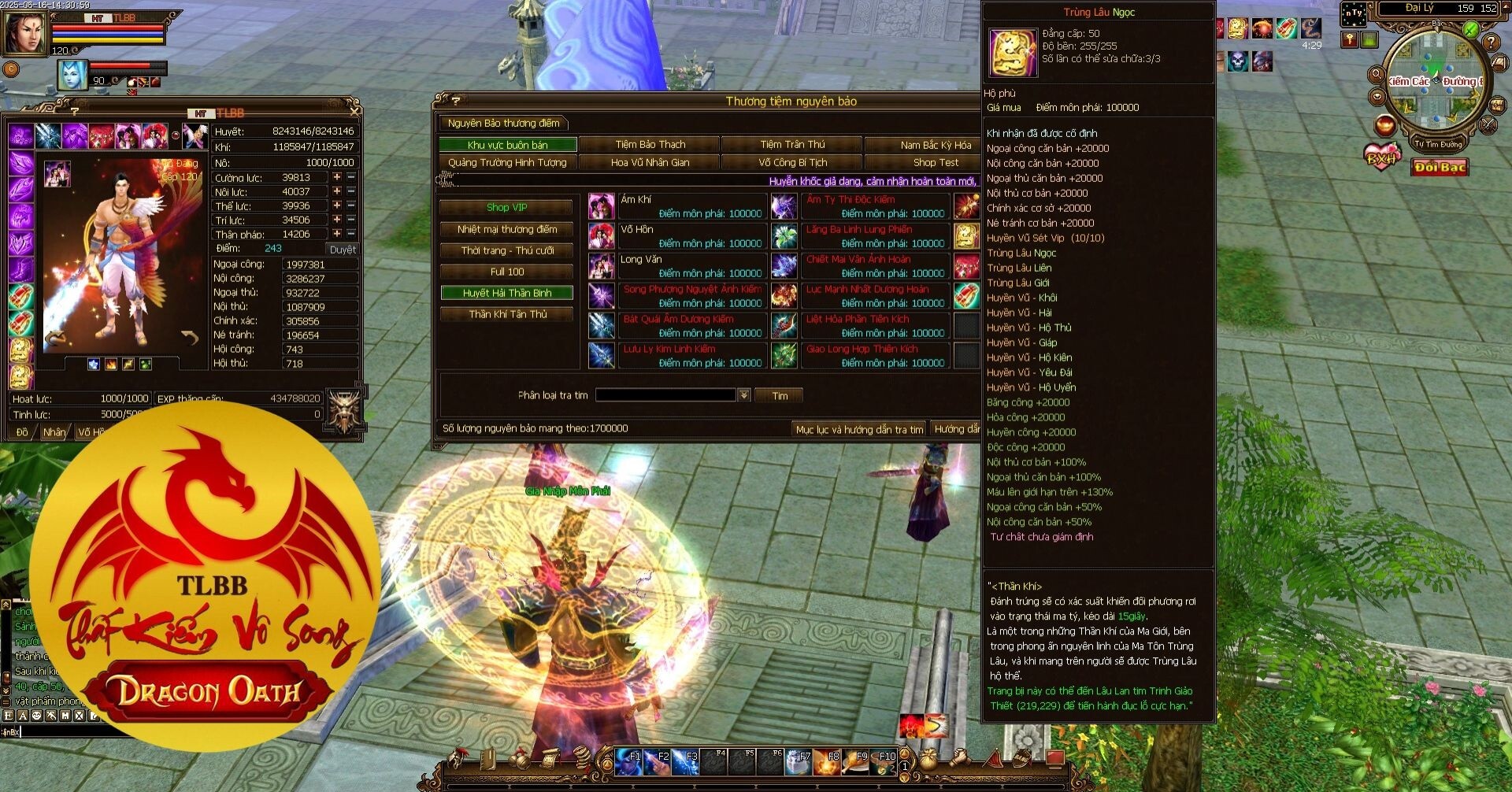Choose the Thần Khí Tân Thủ category
The width and height of the screenshot is (1512, 792).
coord(506,315)
